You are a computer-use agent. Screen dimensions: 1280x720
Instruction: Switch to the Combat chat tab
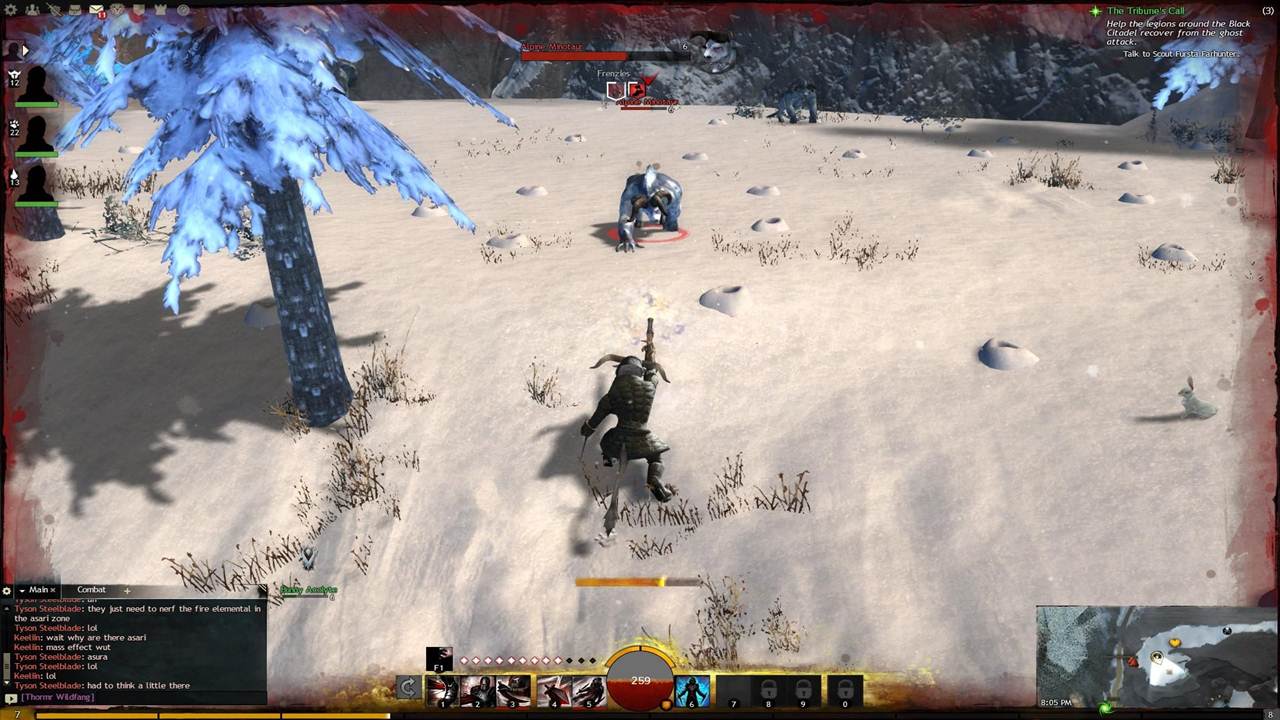click(91, 590)
